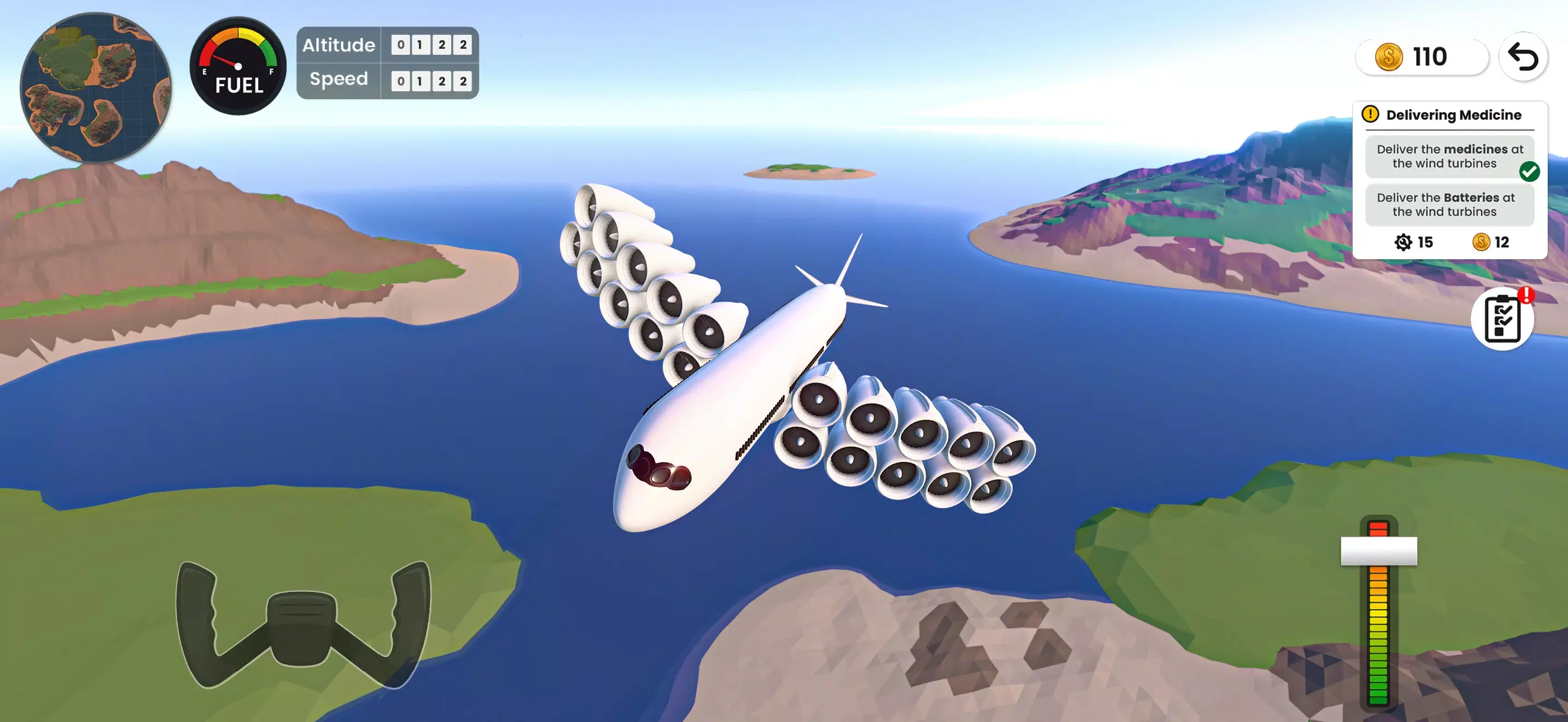Click the 110 coins counter

1423,57
